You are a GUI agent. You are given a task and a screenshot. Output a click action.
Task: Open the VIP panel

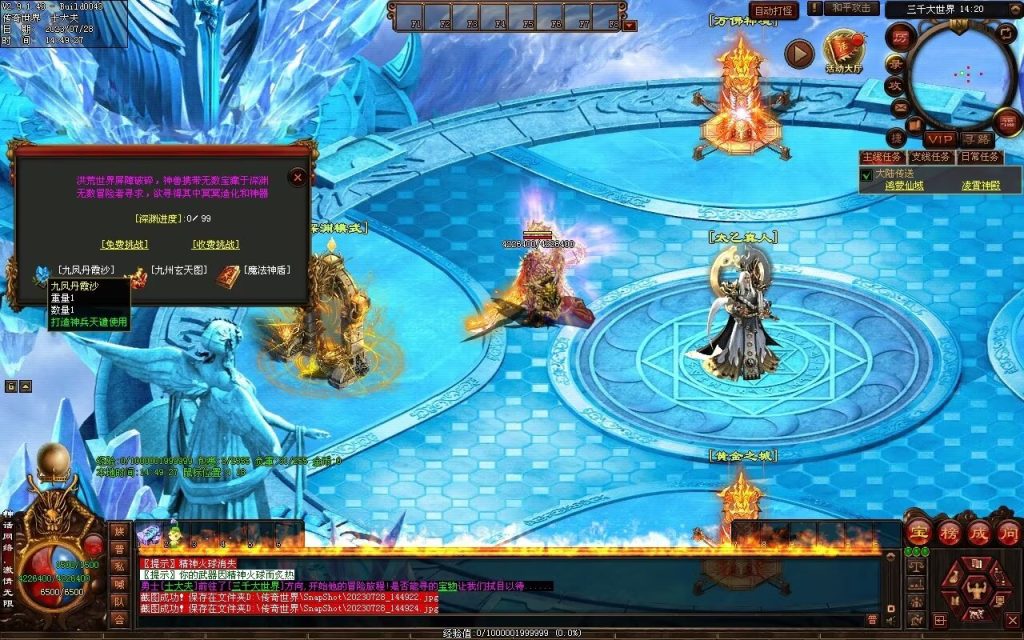point(939,139)
